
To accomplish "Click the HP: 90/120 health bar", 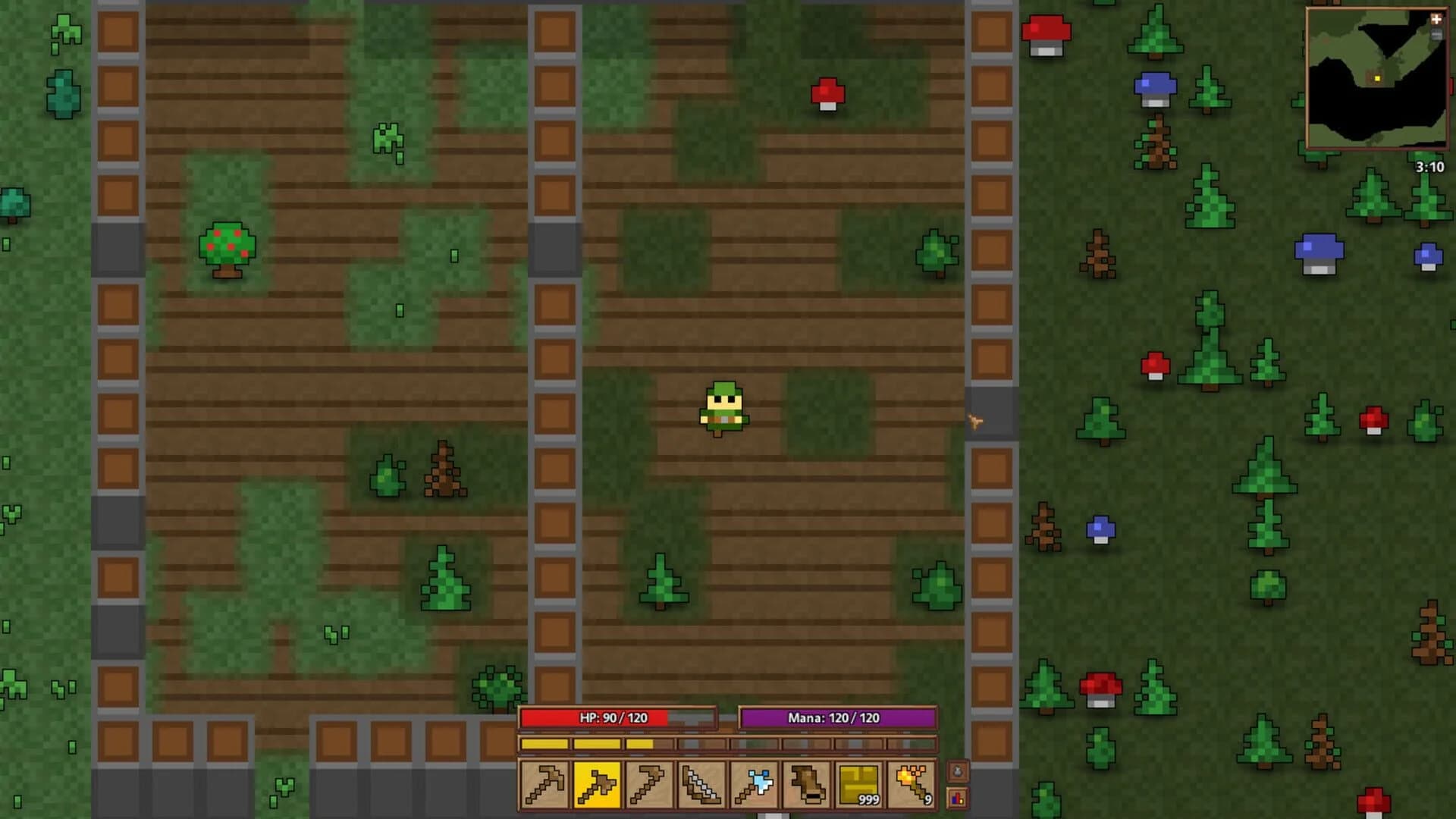I will tap(616, 717).
